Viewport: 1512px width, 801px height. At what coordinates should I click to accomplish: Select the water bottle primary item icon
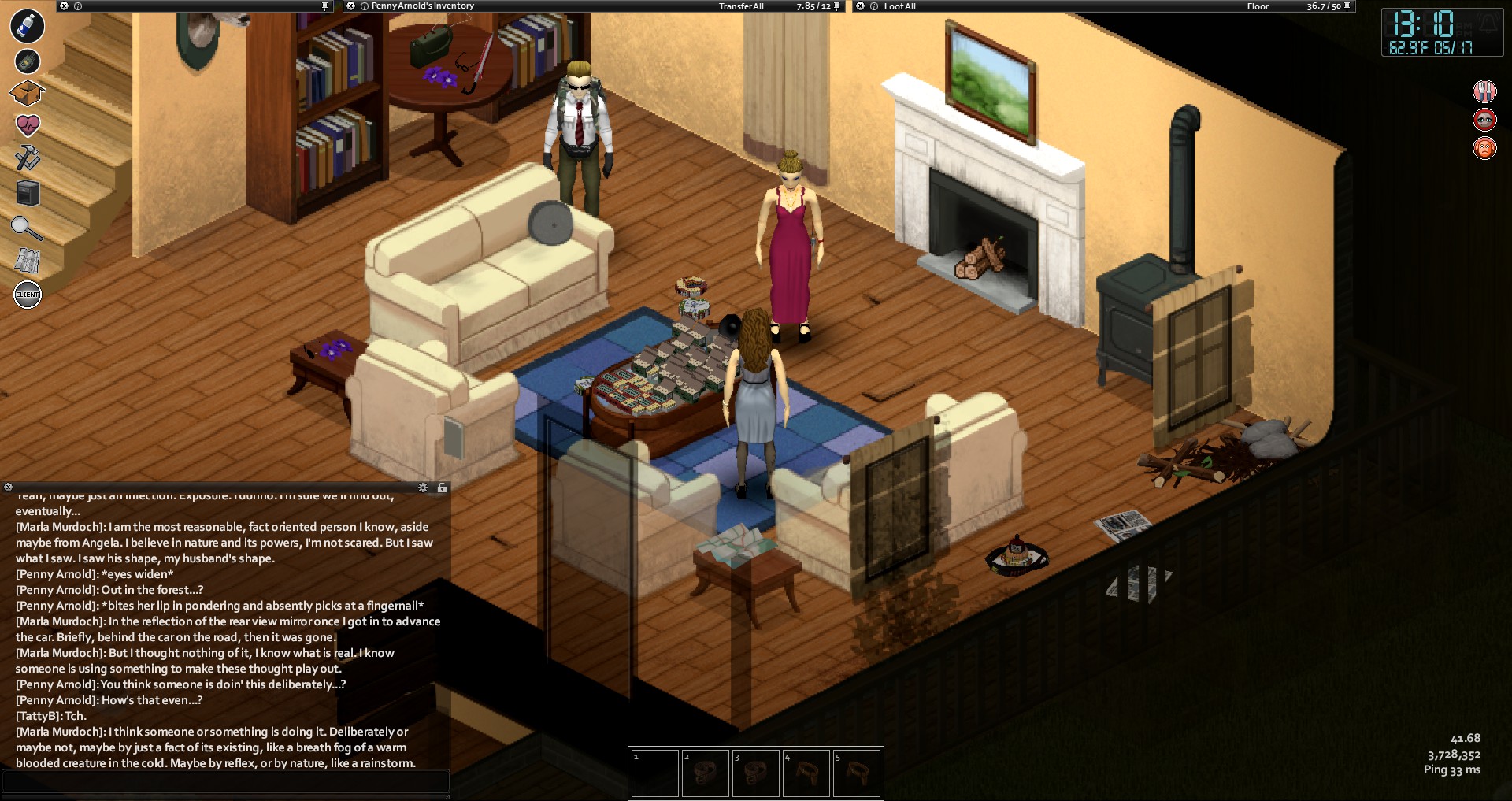(x=27, y=26)
